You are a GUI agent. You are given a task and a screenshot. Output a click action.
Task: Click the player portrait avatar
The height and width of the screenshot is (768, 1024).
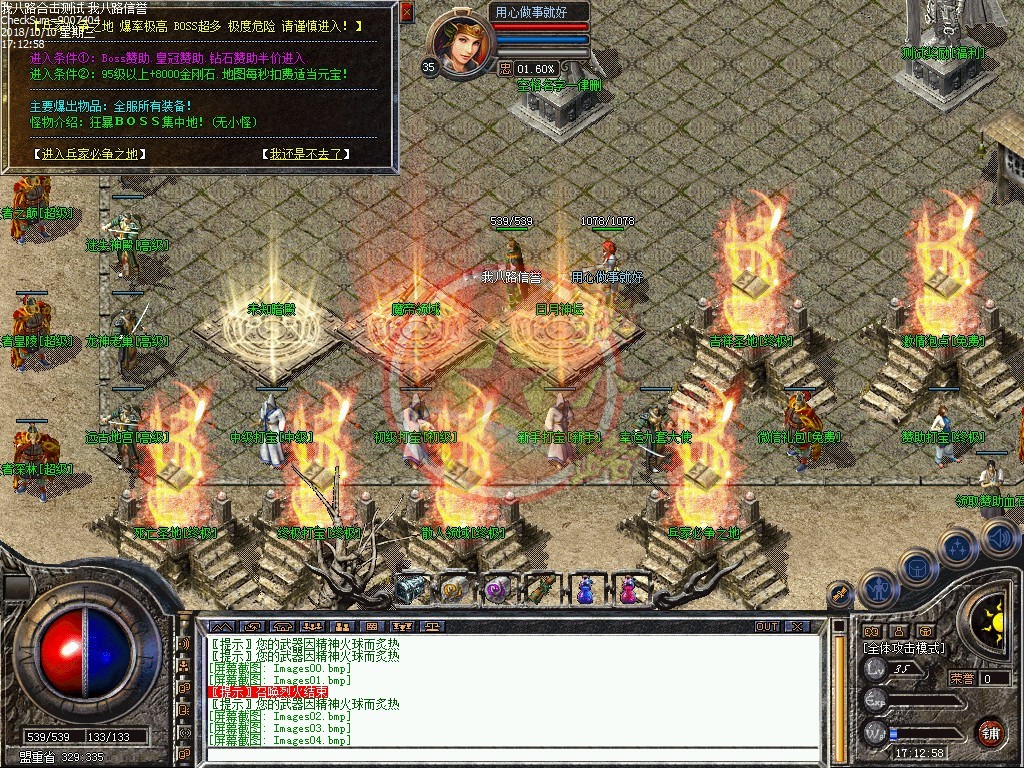(460, 43)
